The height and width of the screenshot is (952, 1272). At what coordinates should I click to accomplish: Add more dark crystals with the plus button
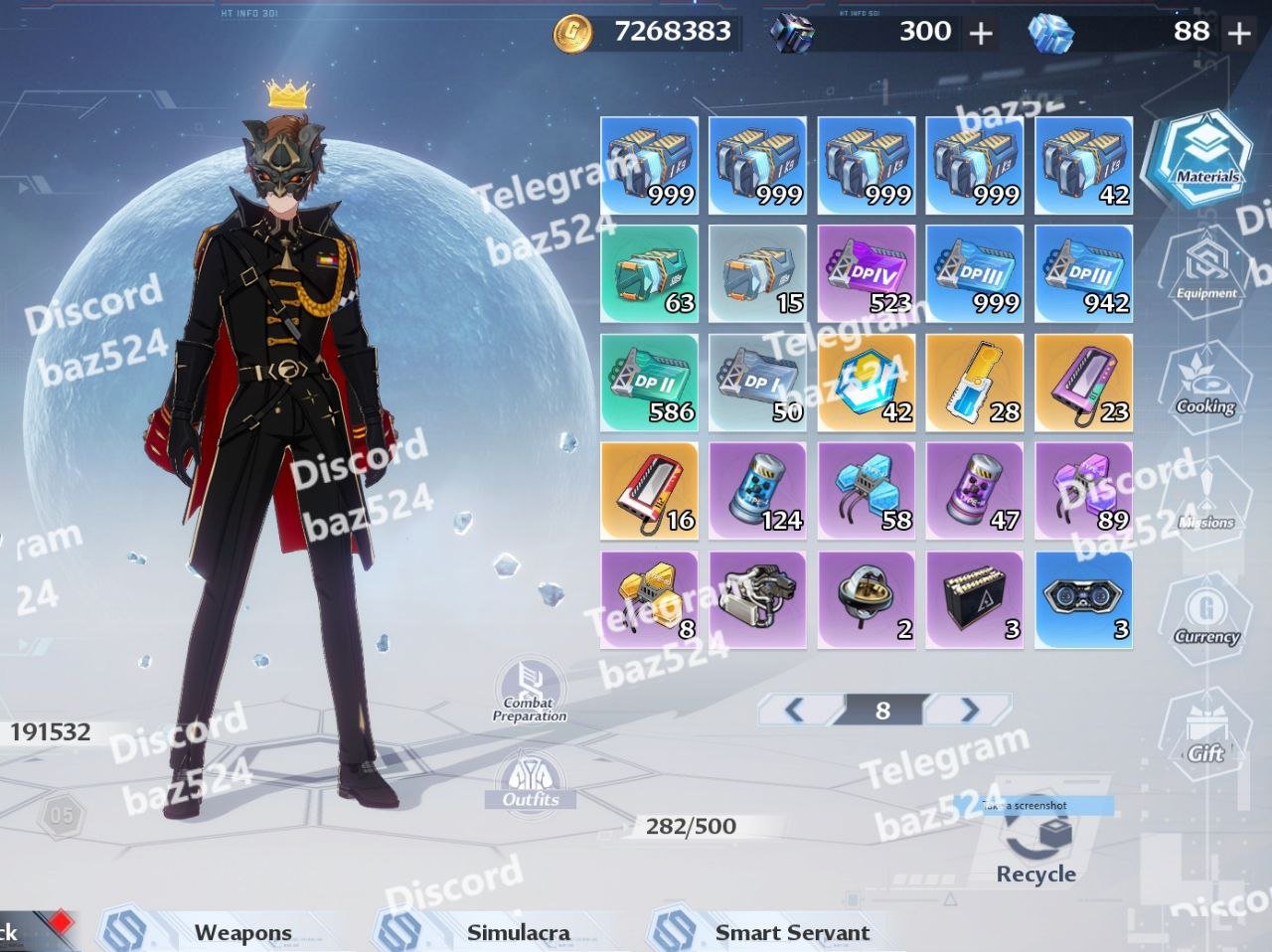tap(981, 34)
